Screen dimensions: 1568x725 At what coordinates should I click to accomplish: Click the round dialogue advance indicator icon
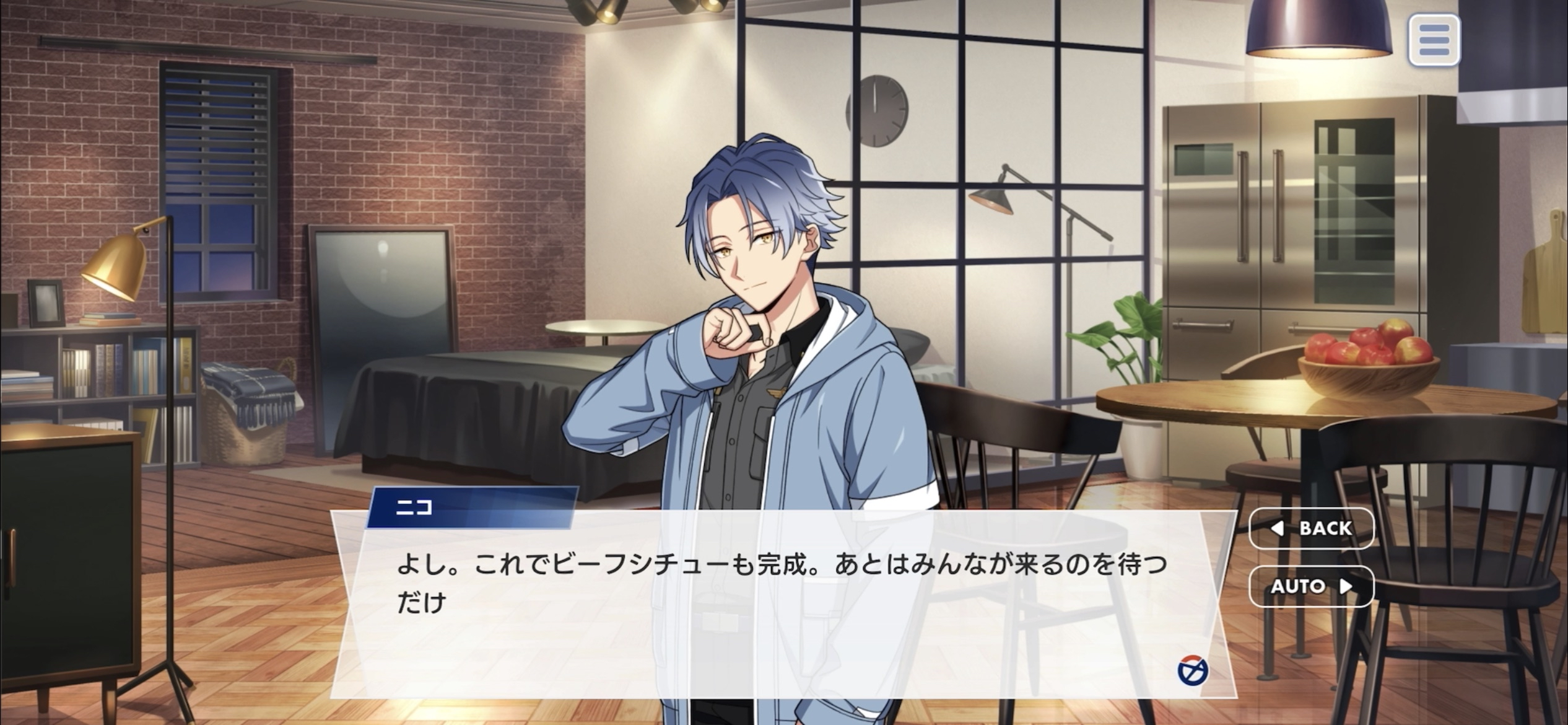(1192, 671)
